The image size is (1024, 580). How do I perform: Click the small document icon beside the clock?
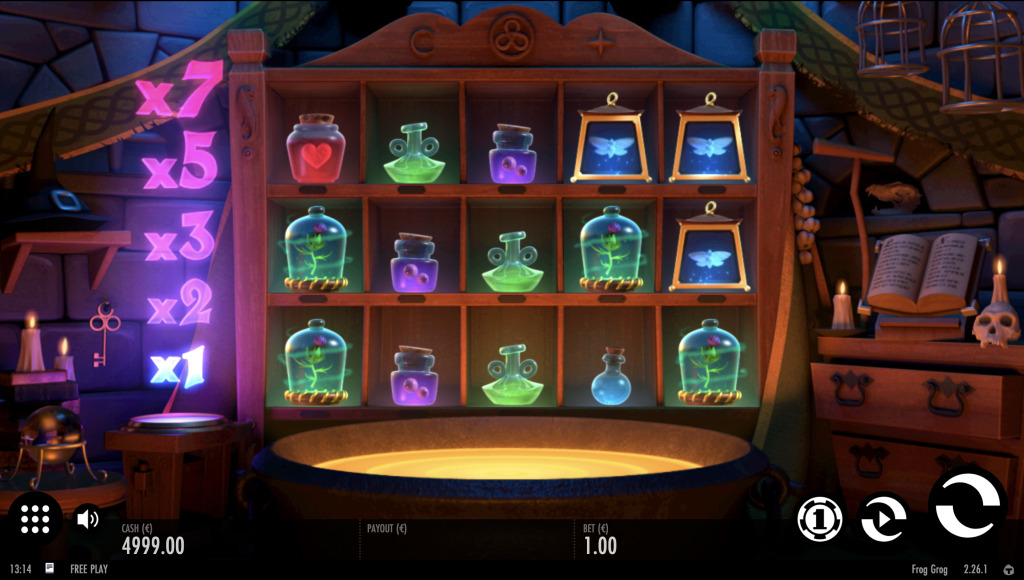tap(50, 568)
